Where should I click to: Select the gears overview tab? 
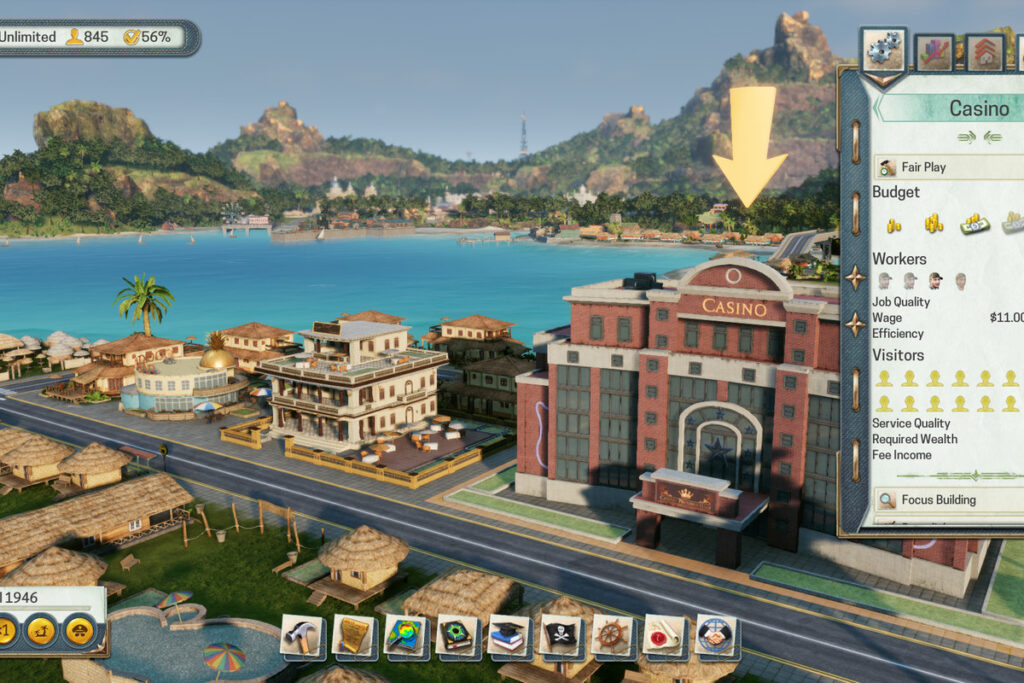click(883, 51)
